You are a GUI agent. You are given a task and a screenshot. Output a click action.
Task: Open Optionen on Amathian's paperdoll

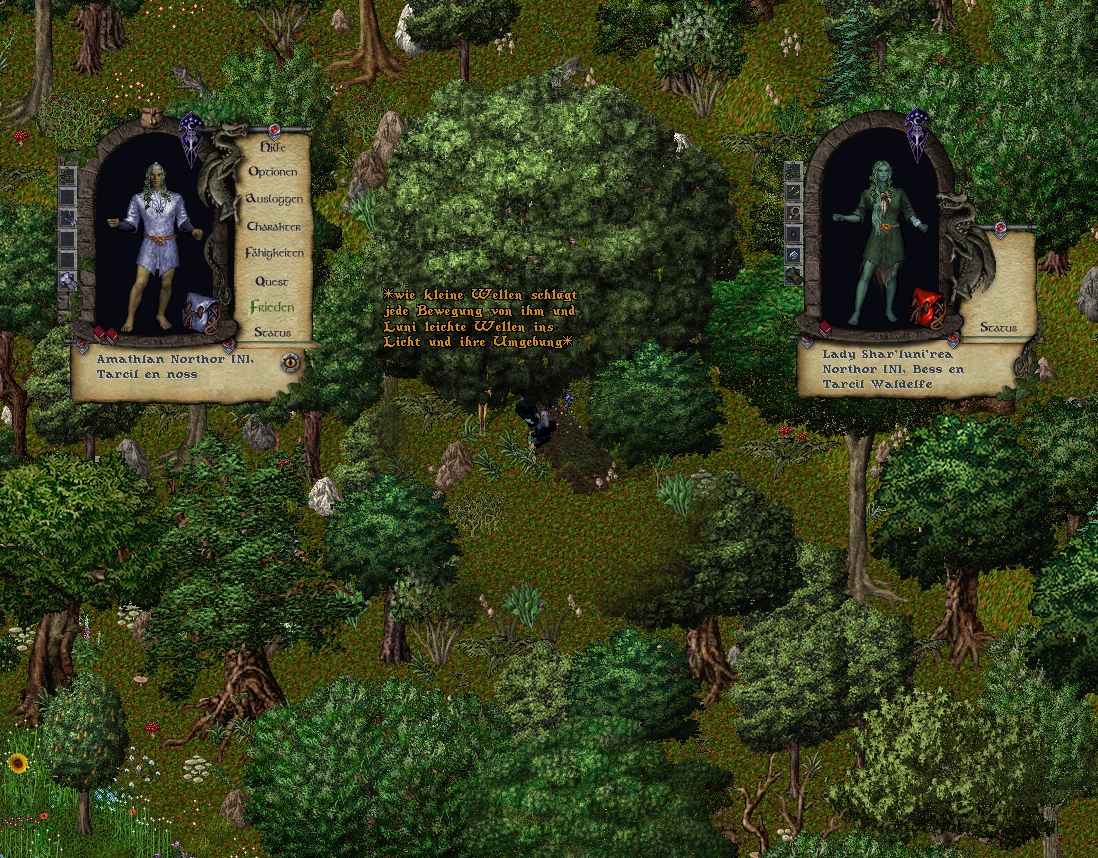pyautogui.click(x=273, y=172)
